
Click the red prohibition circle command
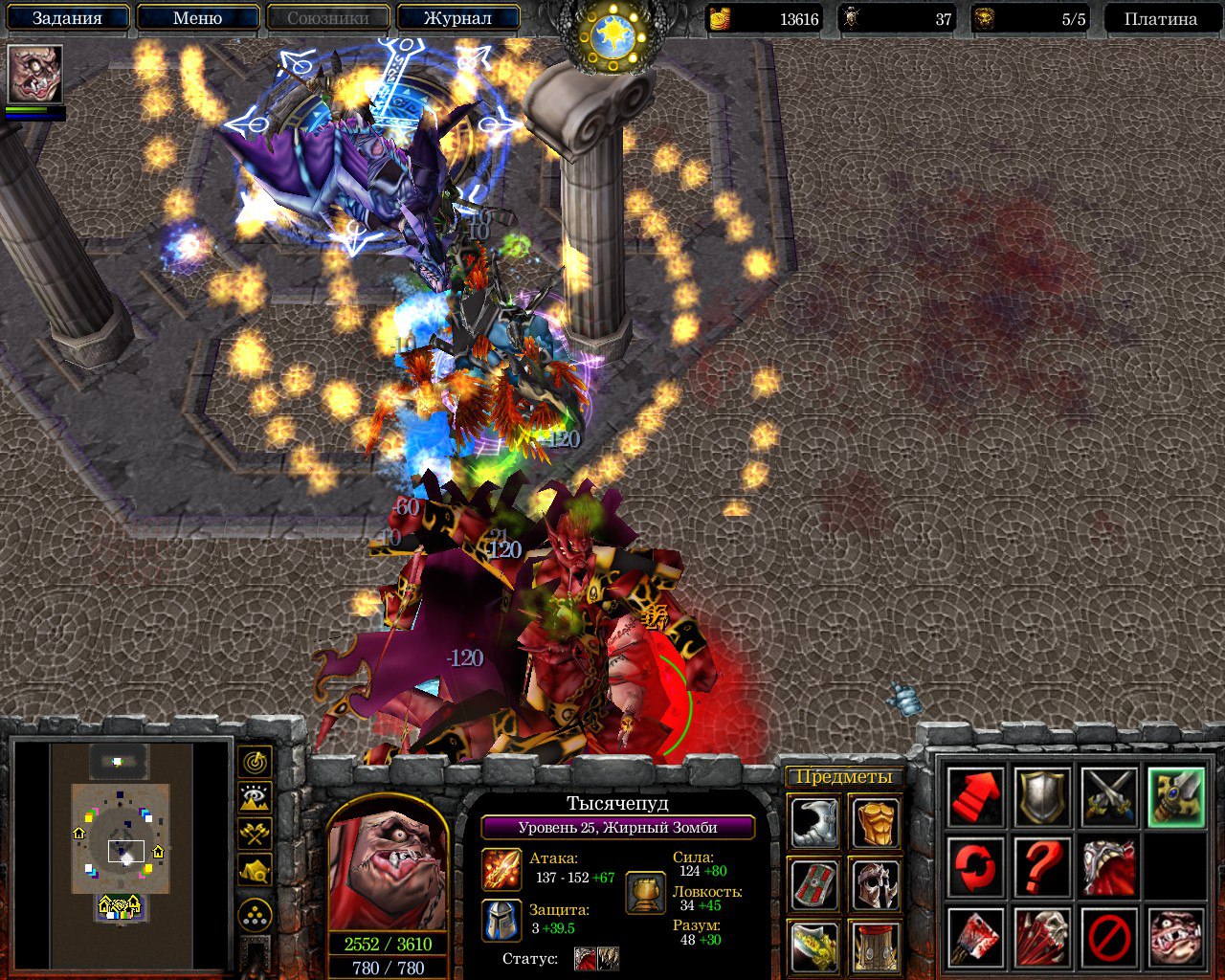[x=1109, y=938]
